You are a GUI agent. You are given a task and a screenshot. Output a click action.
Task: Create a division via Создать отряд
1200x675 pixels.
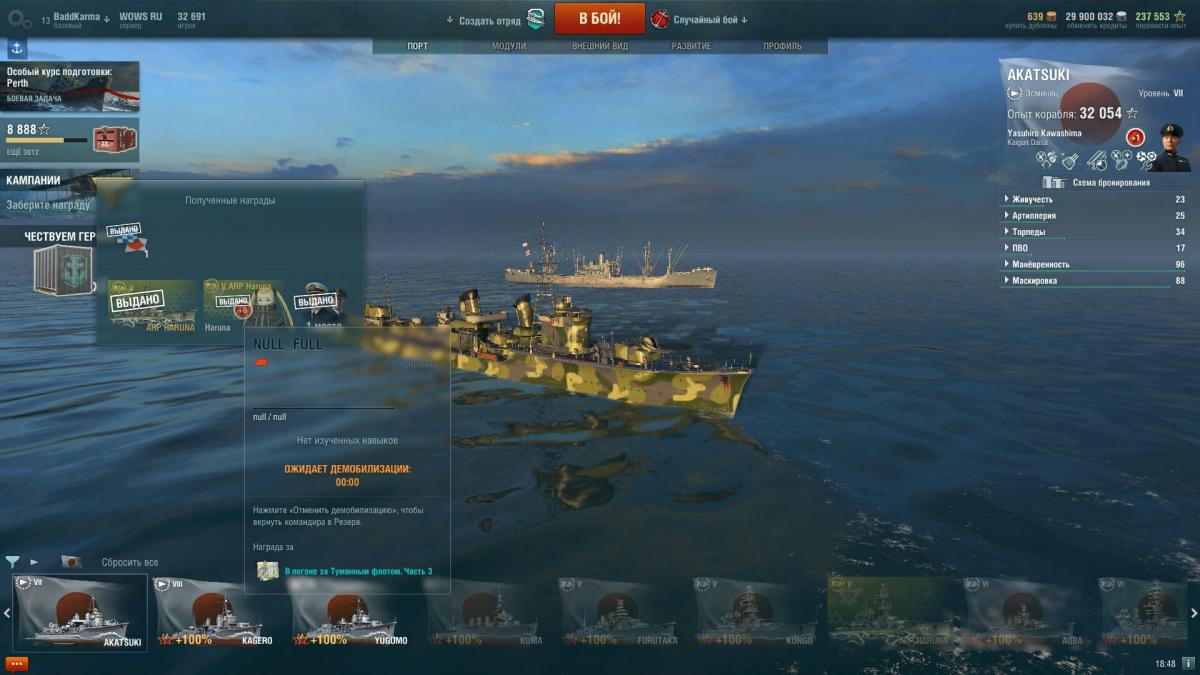tap(490, 20)
